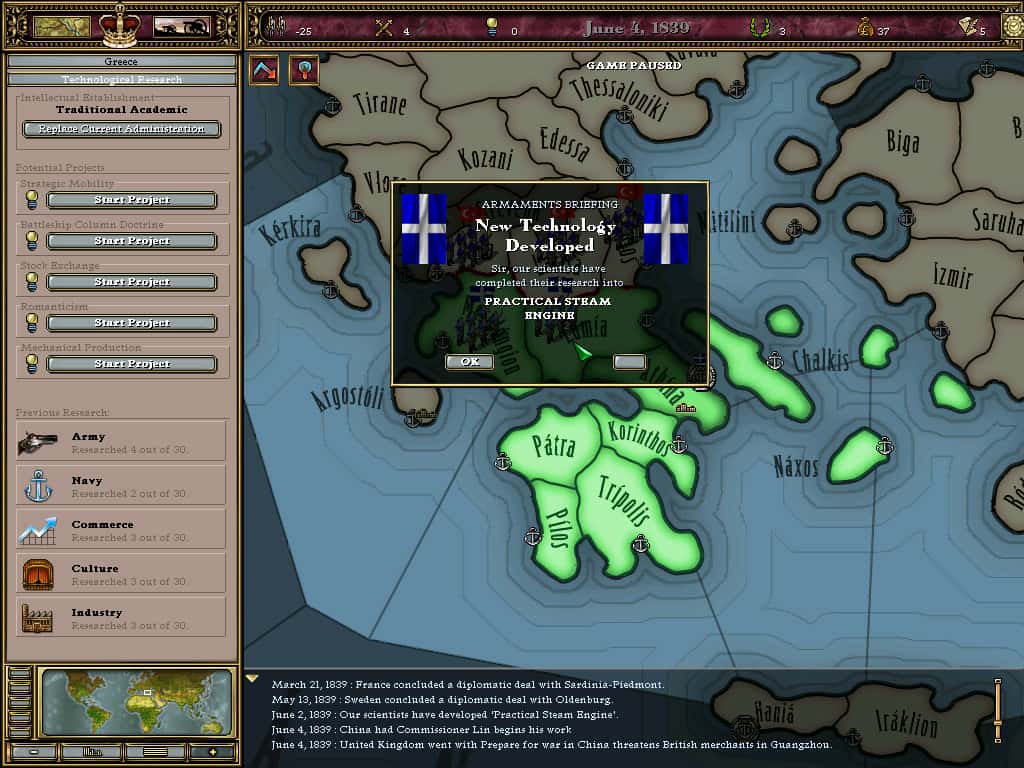Click the blue arrow icon above the map

[264, 70]
